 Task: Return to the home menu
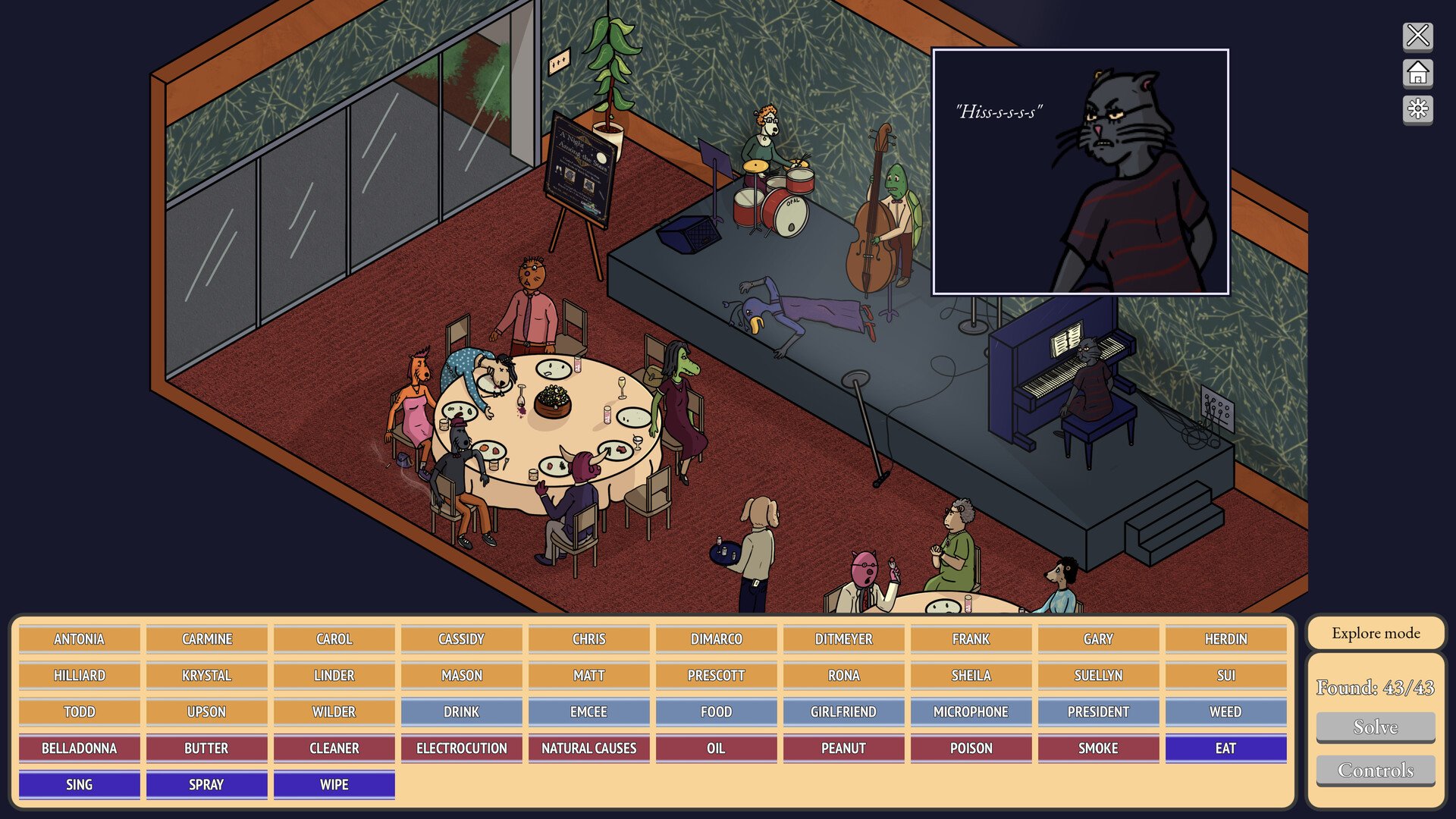[x=1417, y=74]
